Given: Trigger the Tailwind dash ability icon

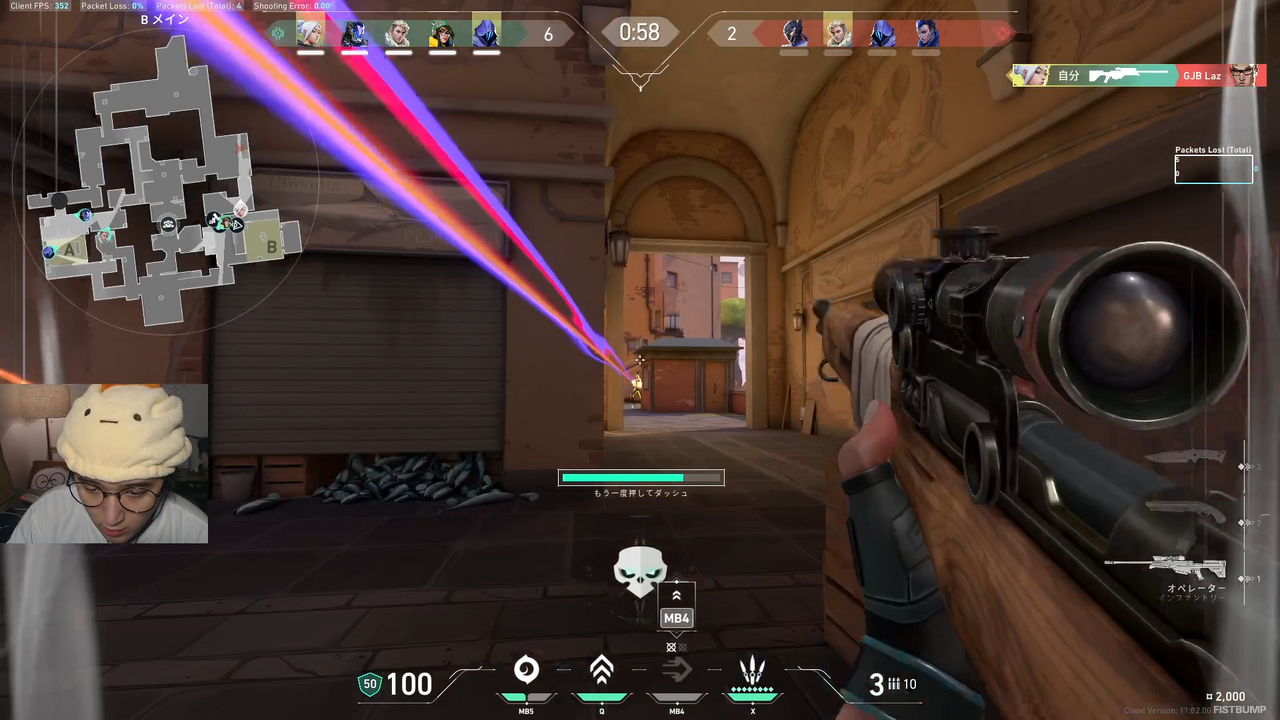Looking at the screenshot, I should [676, 670].
